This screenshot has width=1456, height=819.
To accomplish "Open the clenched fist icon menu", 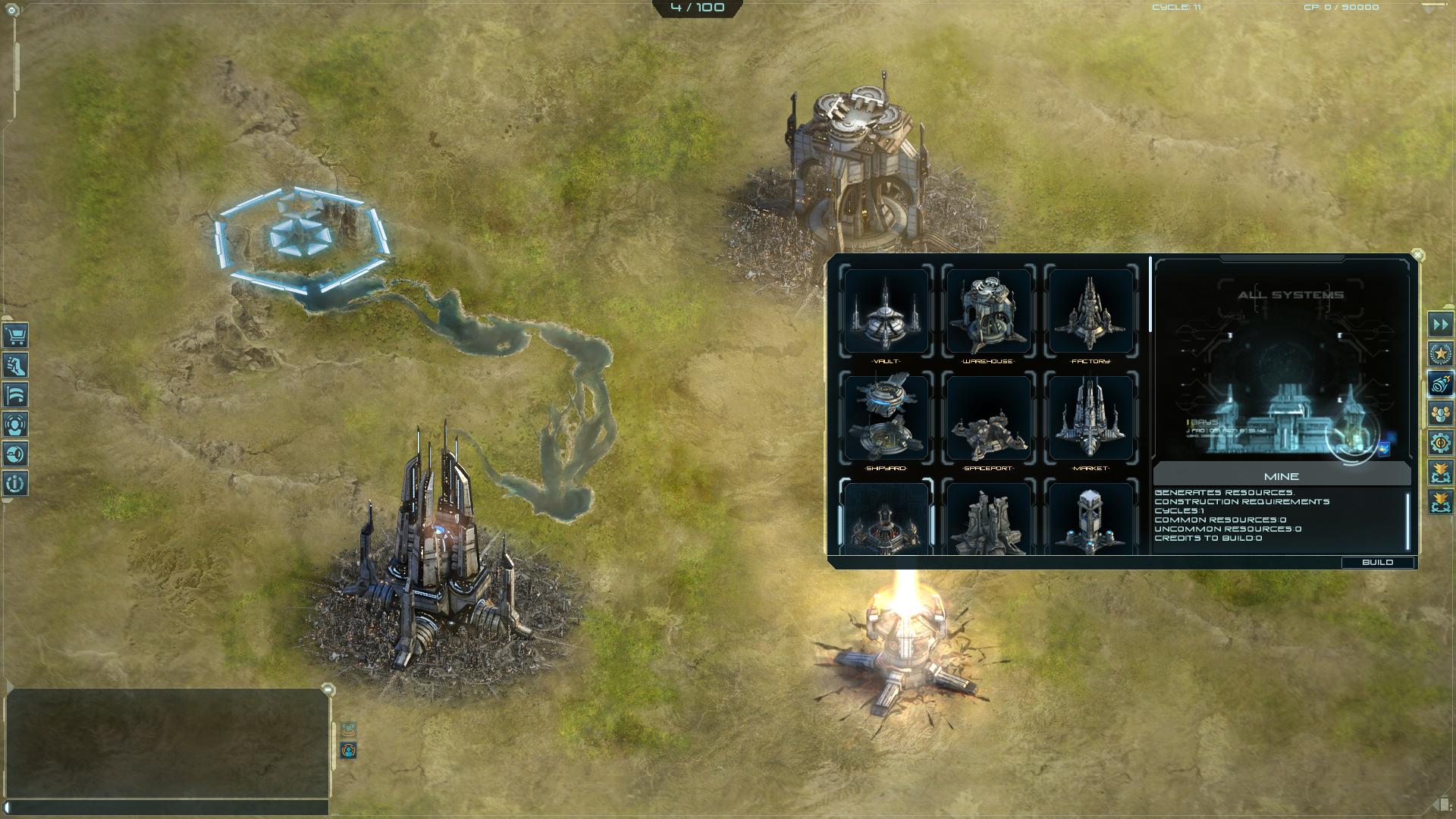I will point(15,365).
